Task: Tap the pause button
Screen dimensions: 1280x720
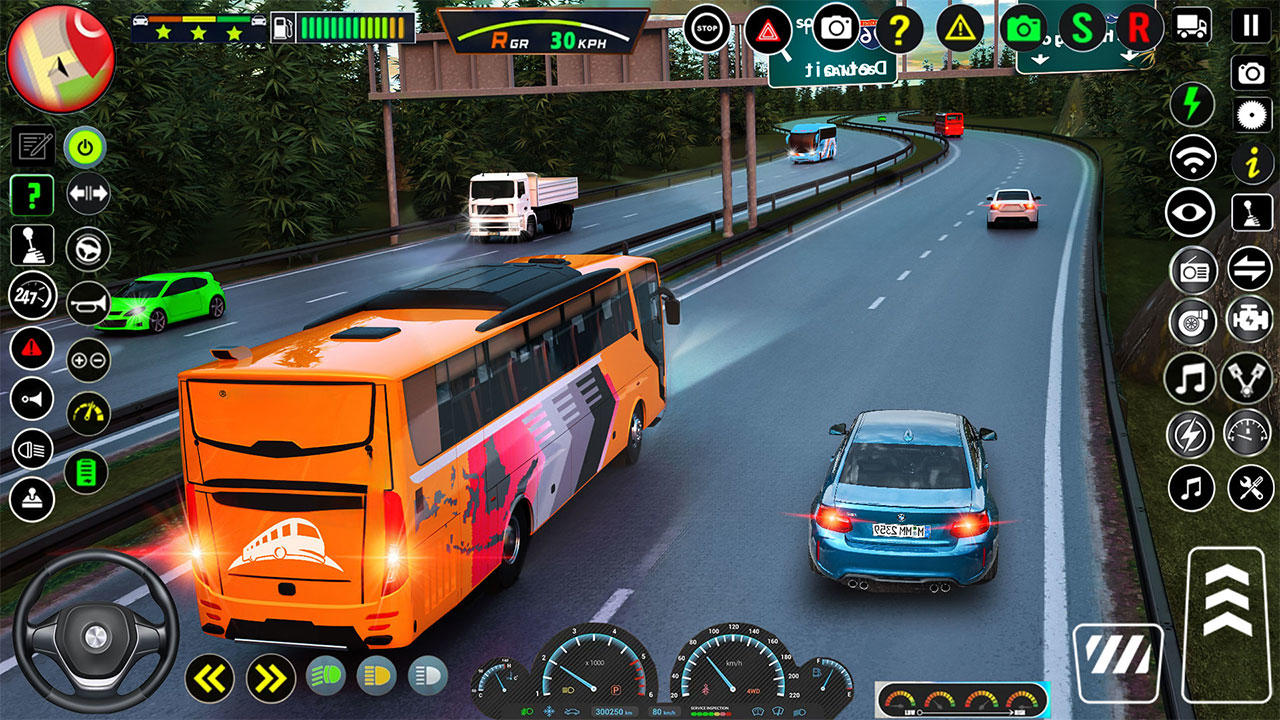Action: 1251,25
